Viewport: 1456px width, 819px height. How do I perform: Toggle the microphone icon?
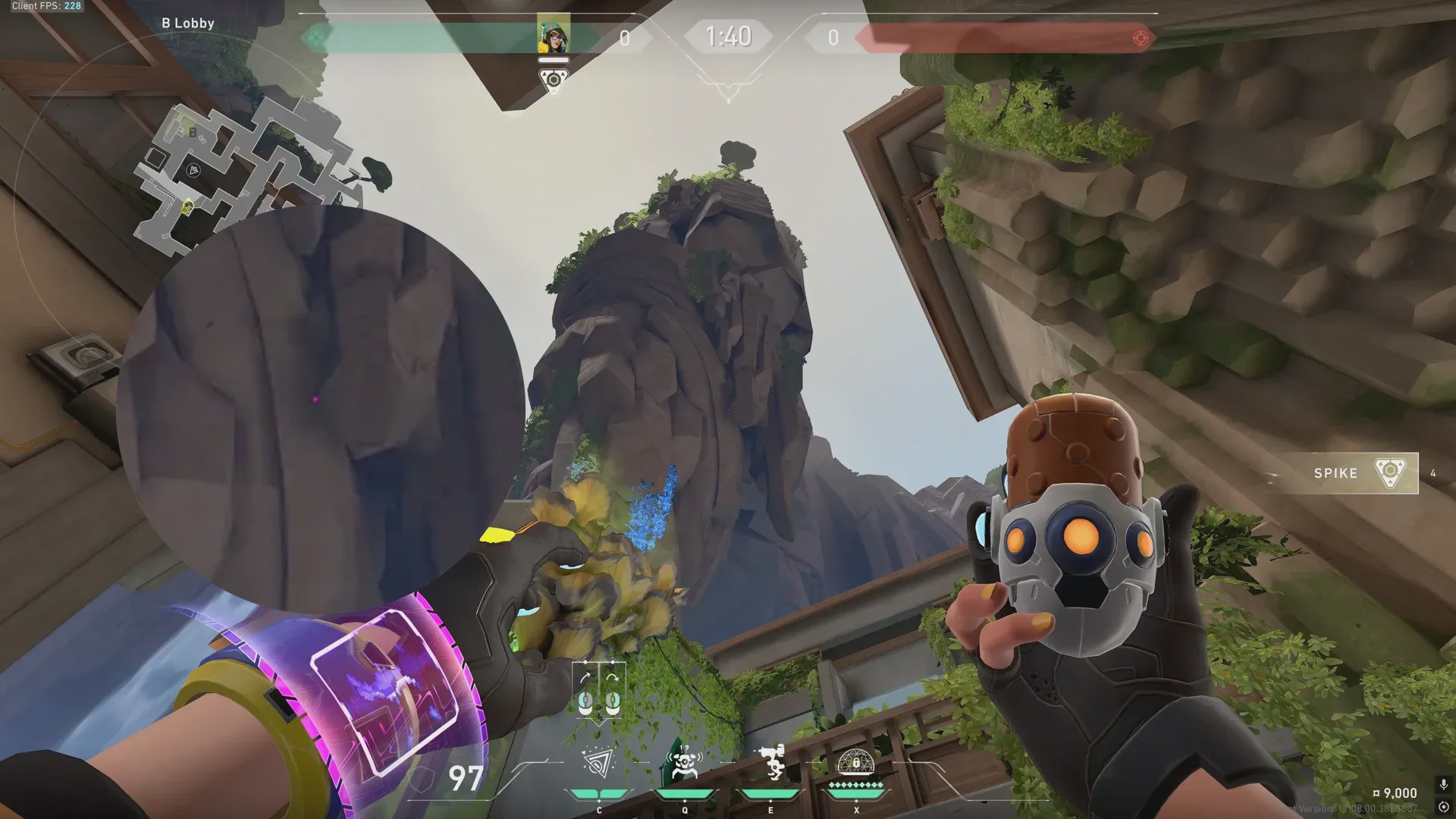pos(1443,784)
